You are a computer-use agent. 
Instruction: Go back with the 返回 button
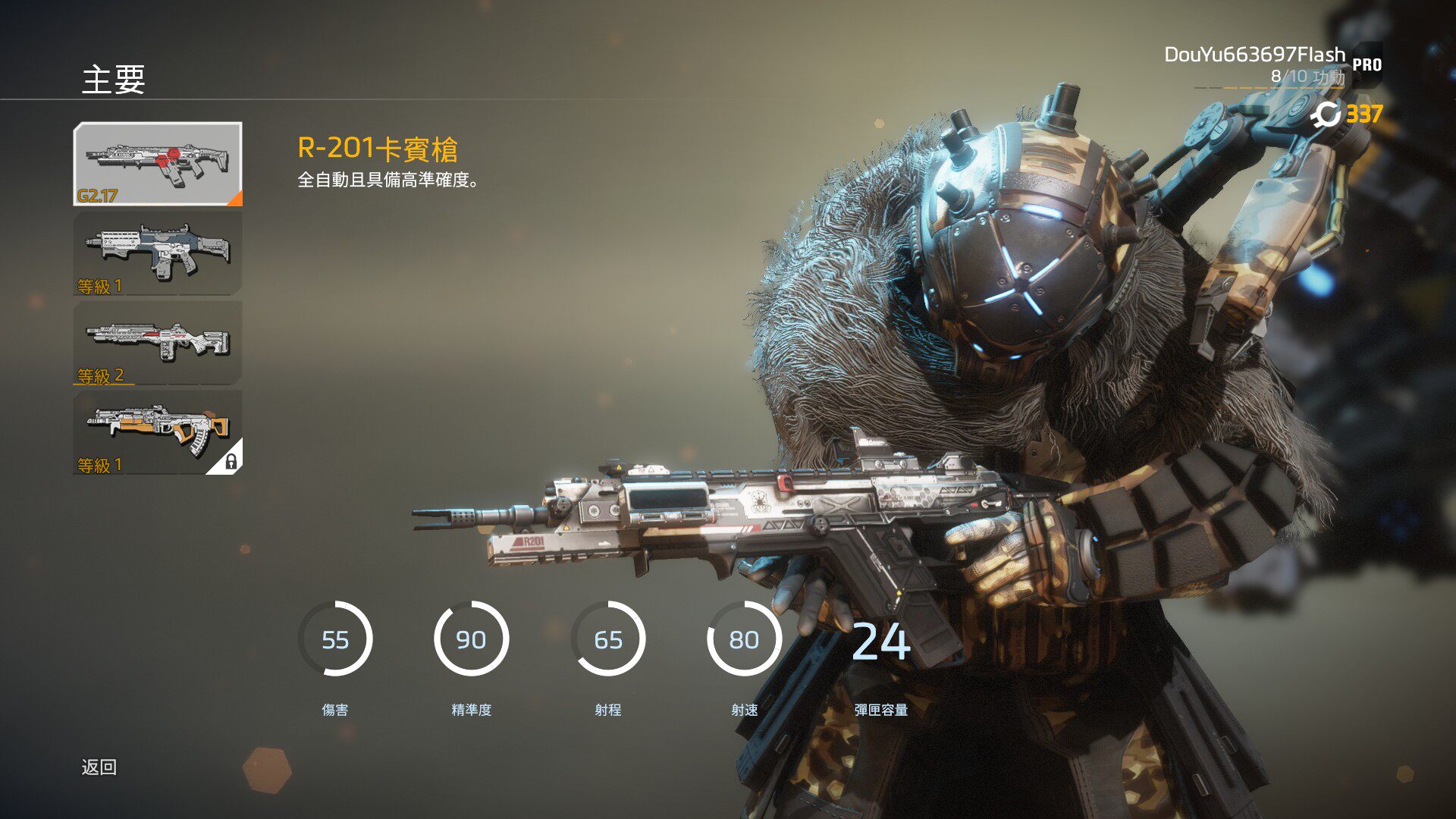99,767
